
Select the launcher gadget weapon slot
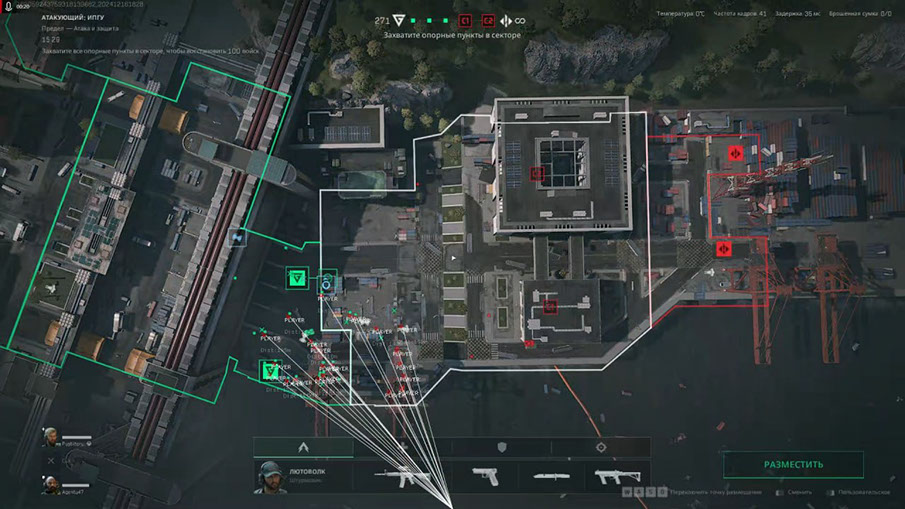click(x=616, y=476)
